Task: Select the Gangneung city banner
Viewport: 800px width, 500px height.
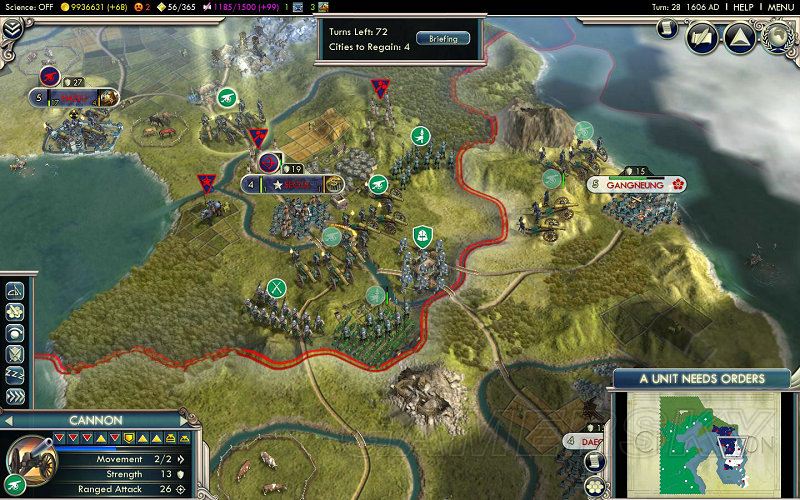Action: point(635,185)
